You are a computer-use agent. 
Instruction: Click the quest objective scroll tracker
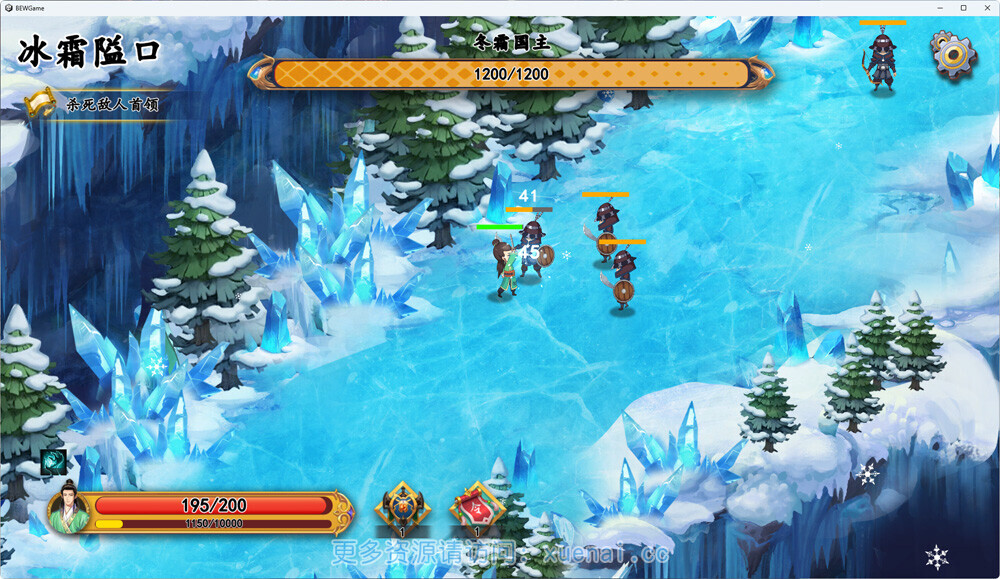40,104
